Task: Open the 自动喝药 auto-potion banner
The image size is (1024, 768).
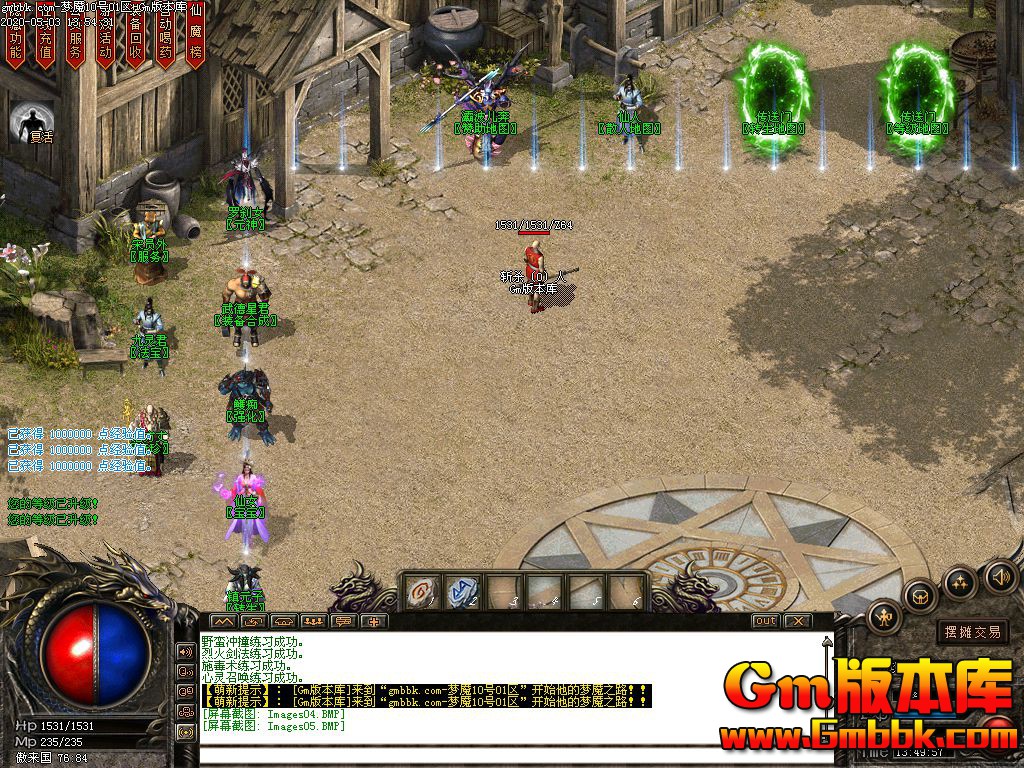Action: pyautogui.click(x=166, y=38)
